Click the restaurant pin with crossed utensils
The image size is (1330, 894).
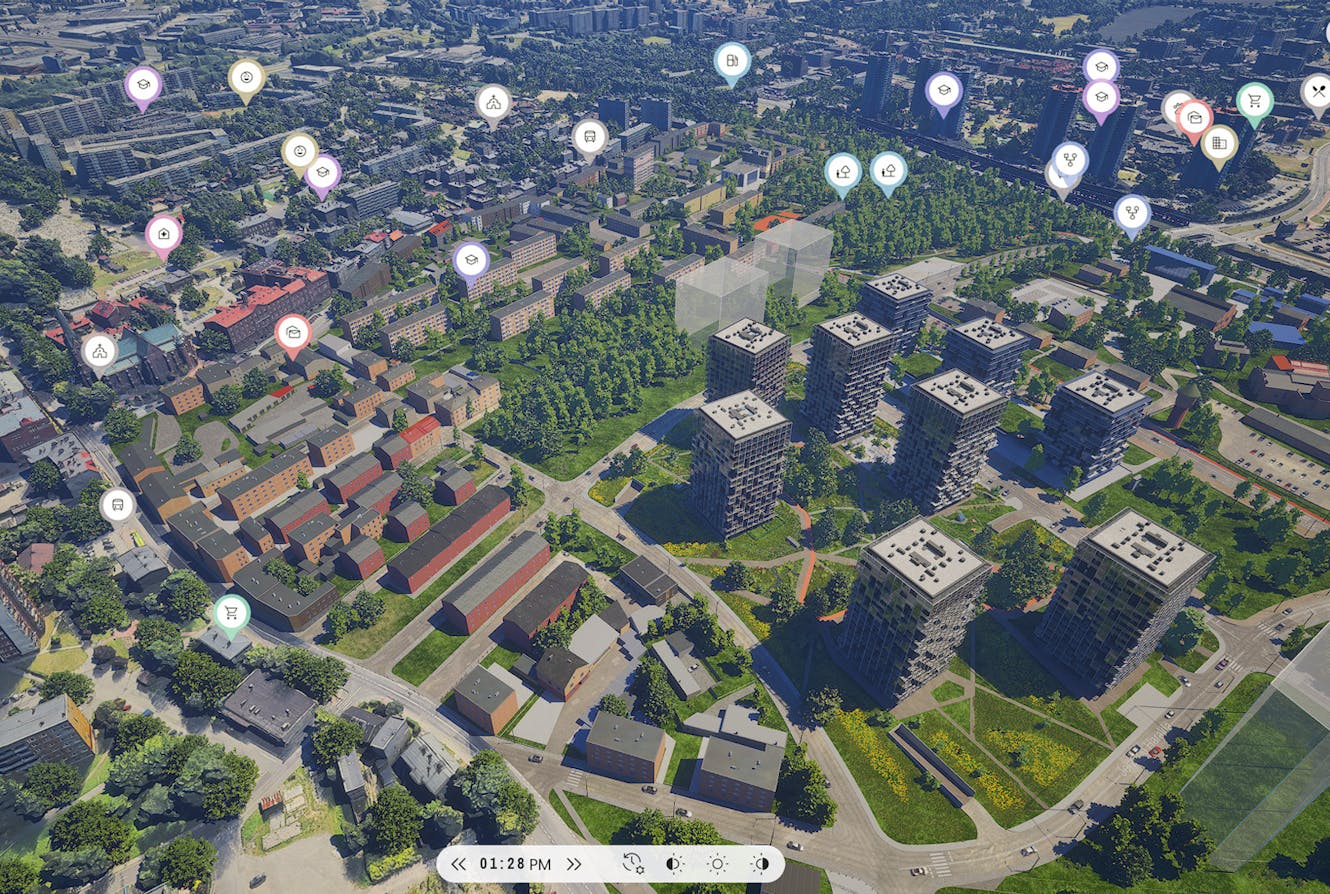1321,92
